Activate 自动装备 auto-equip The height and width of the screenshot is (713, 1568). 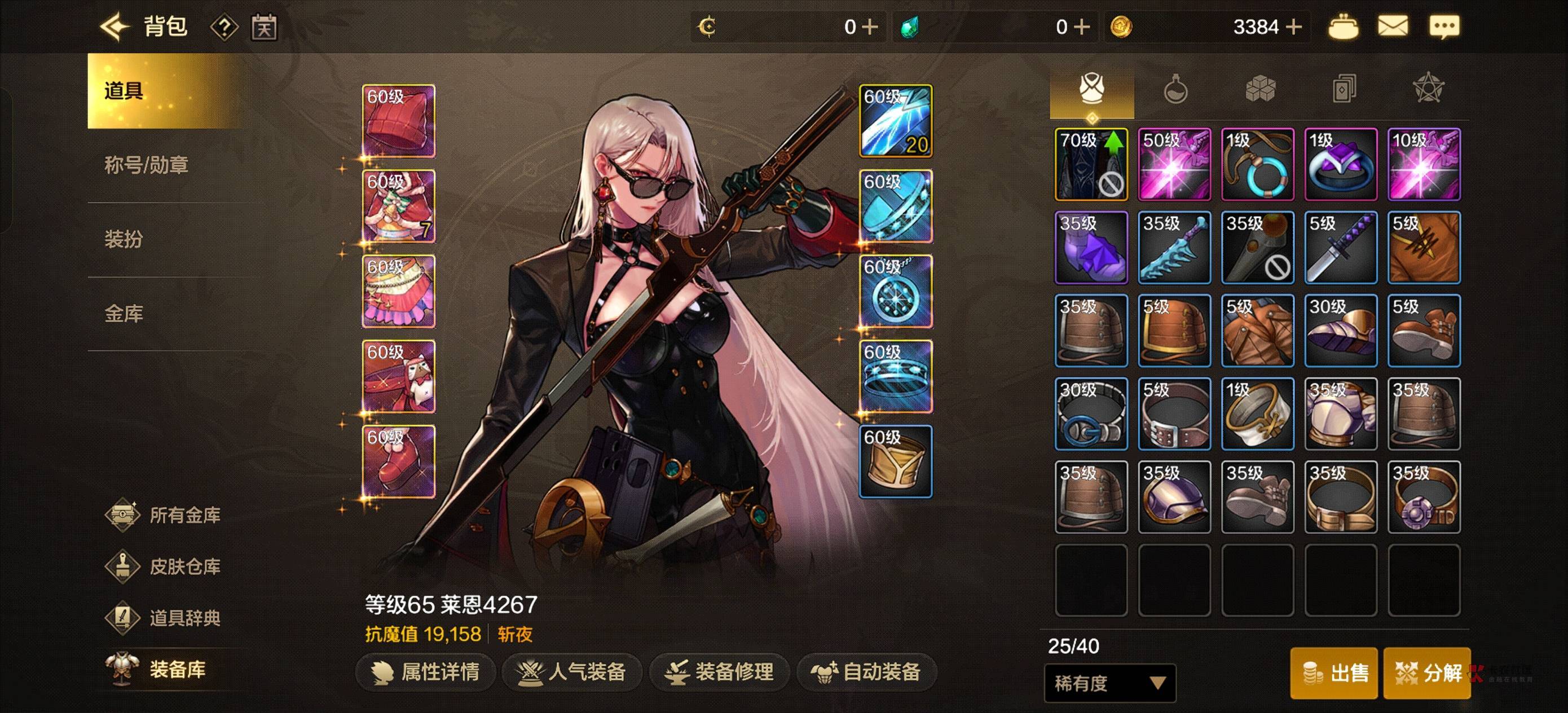coord(866,672)
